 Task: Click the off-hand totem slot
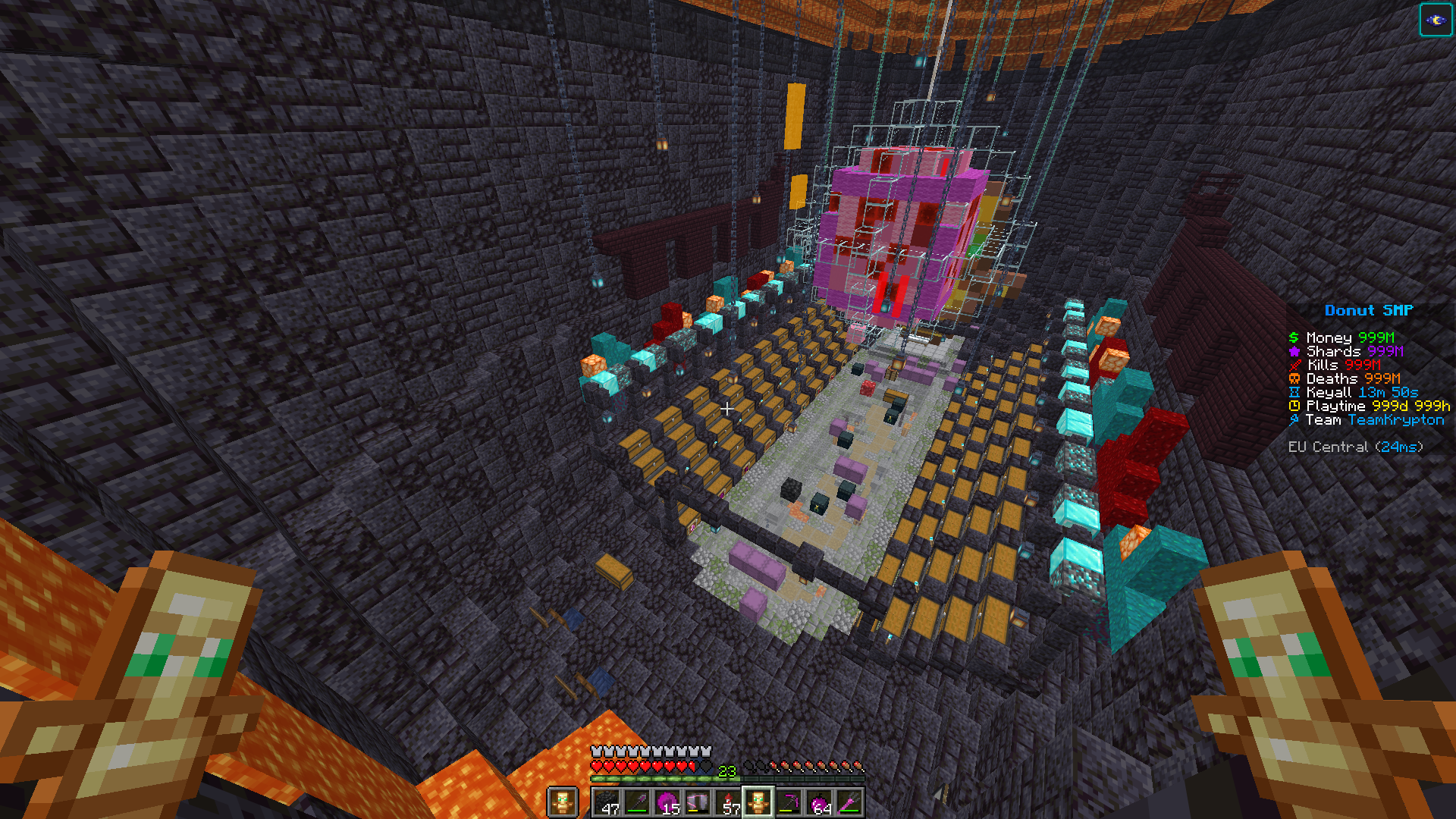pos(563,802)
